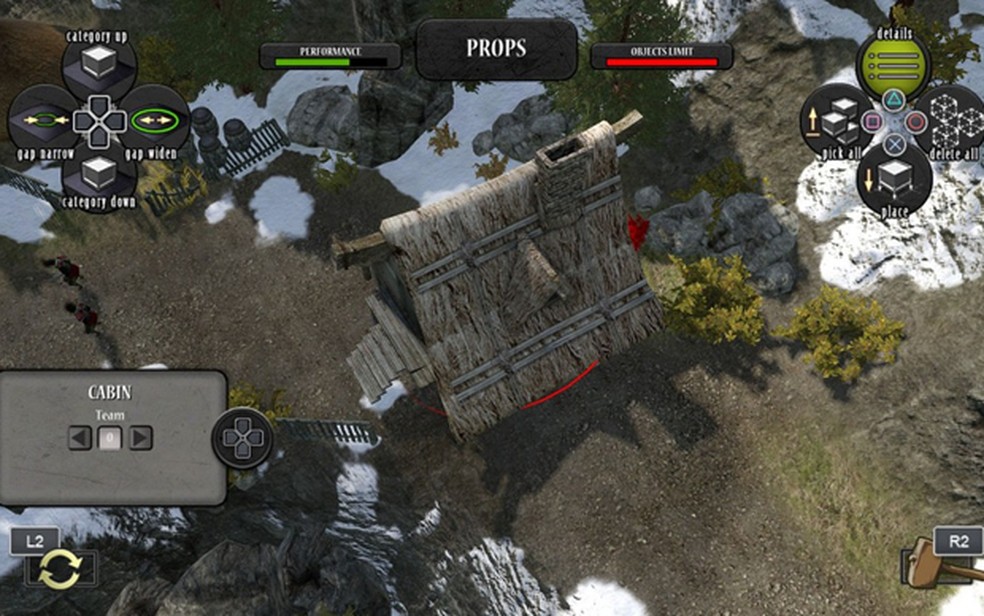Choose the gap widen control

[155, 121]
